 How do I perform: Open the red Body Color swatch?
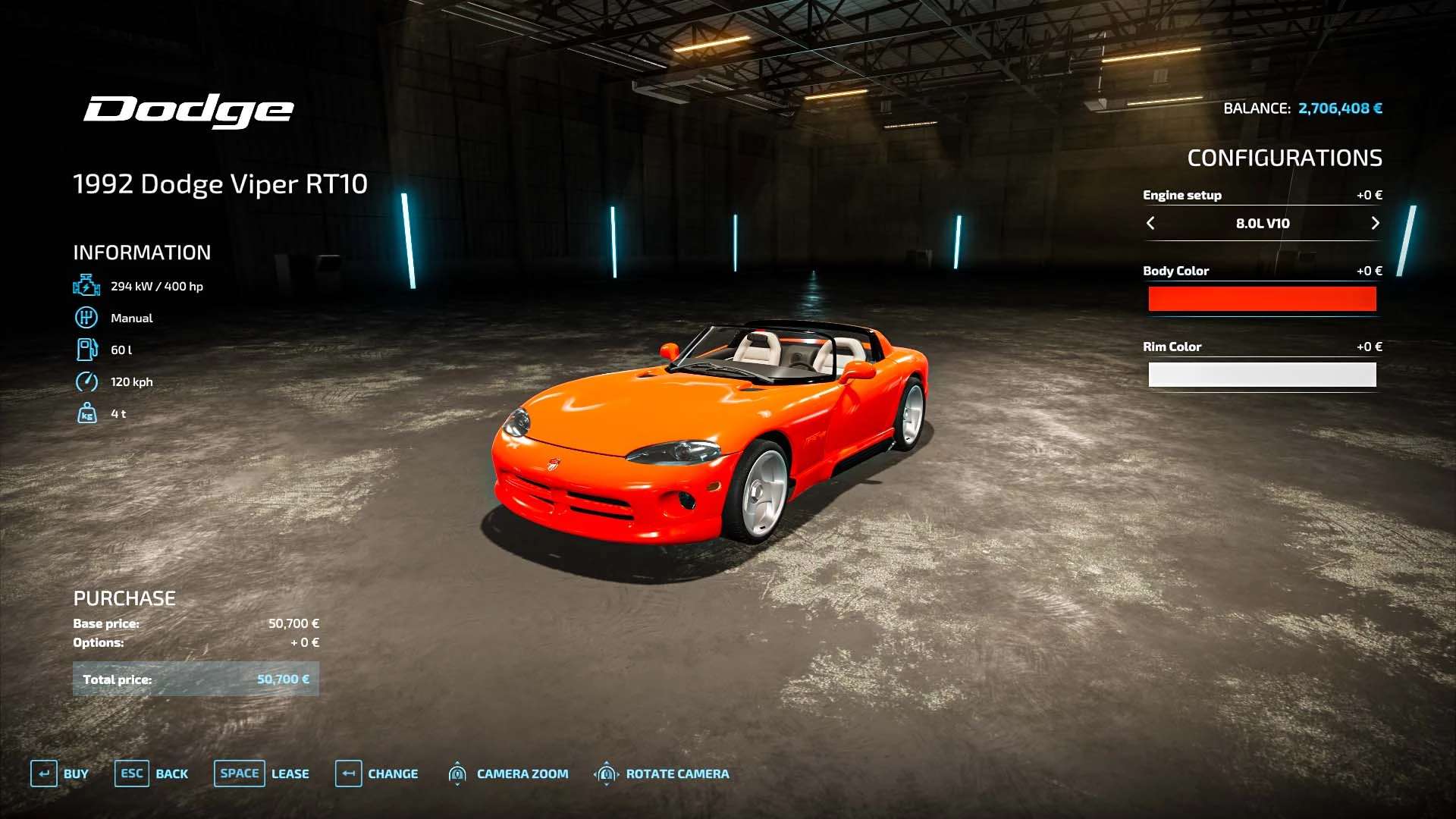coord(1262,299)
